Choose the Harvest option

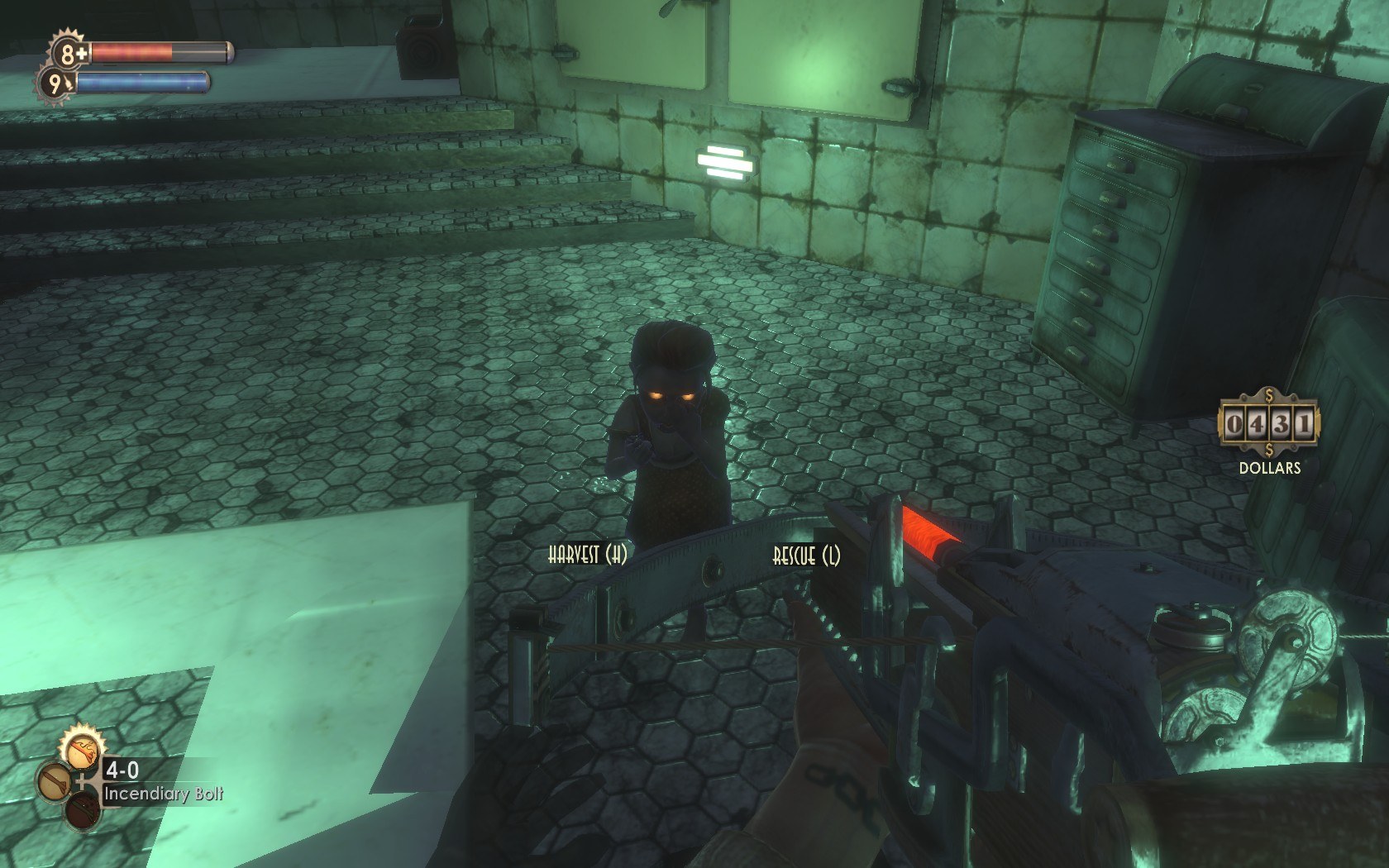click(x=587, y=555)
